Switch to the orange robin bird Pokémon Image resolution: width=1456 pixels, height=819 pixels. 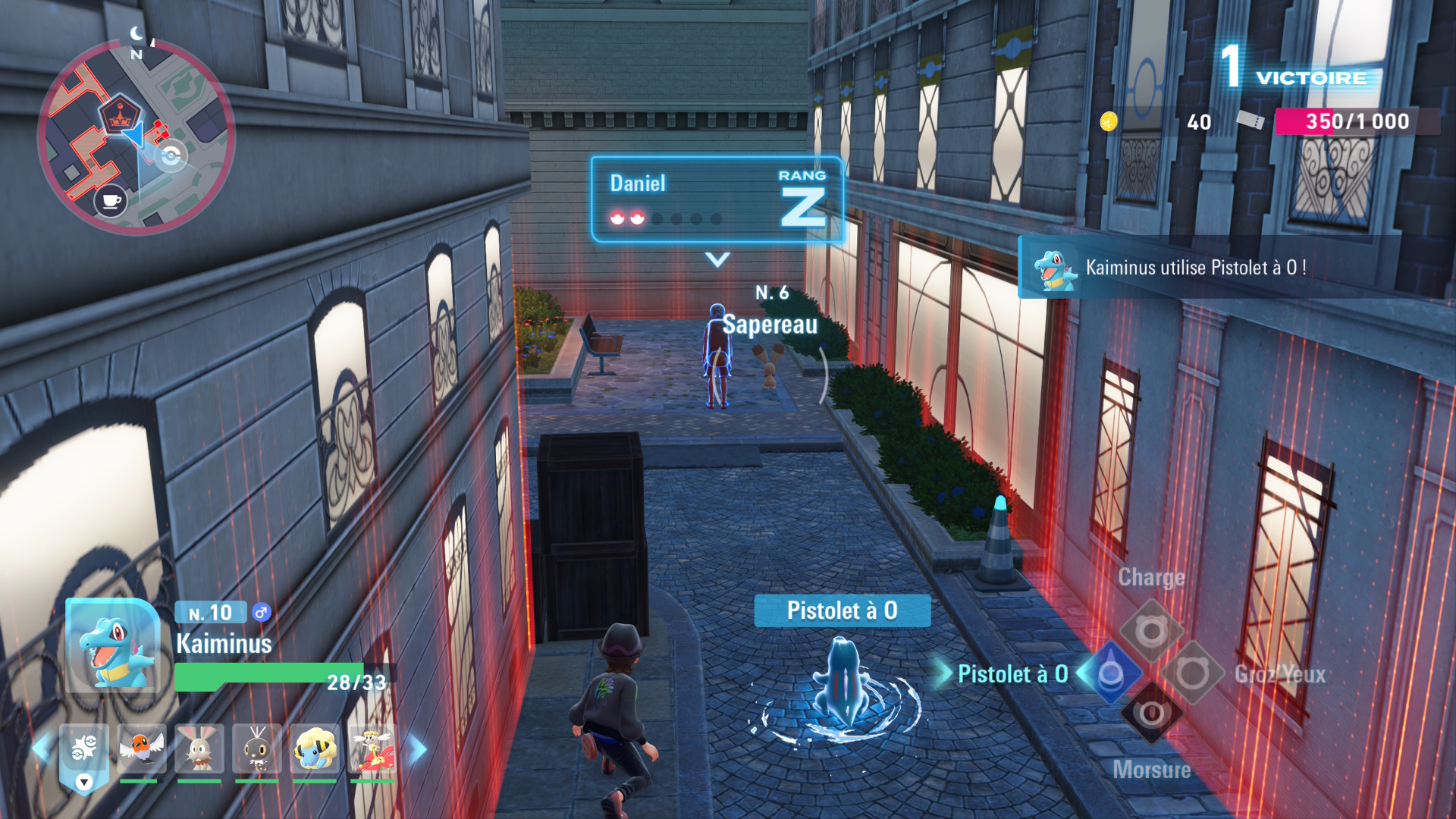(x=141, y=748)
